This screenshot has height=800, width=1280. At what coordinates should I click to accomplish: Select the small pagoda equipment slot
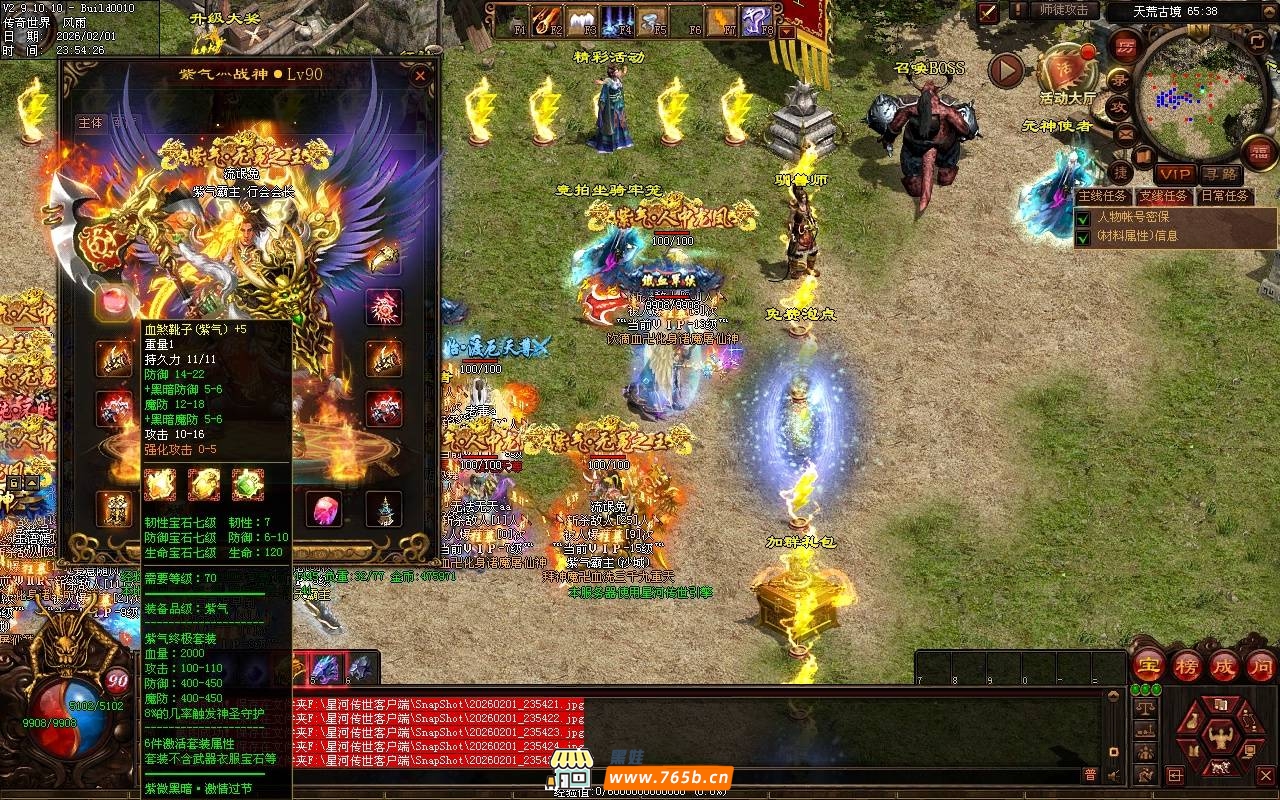(x=384, y=510)
